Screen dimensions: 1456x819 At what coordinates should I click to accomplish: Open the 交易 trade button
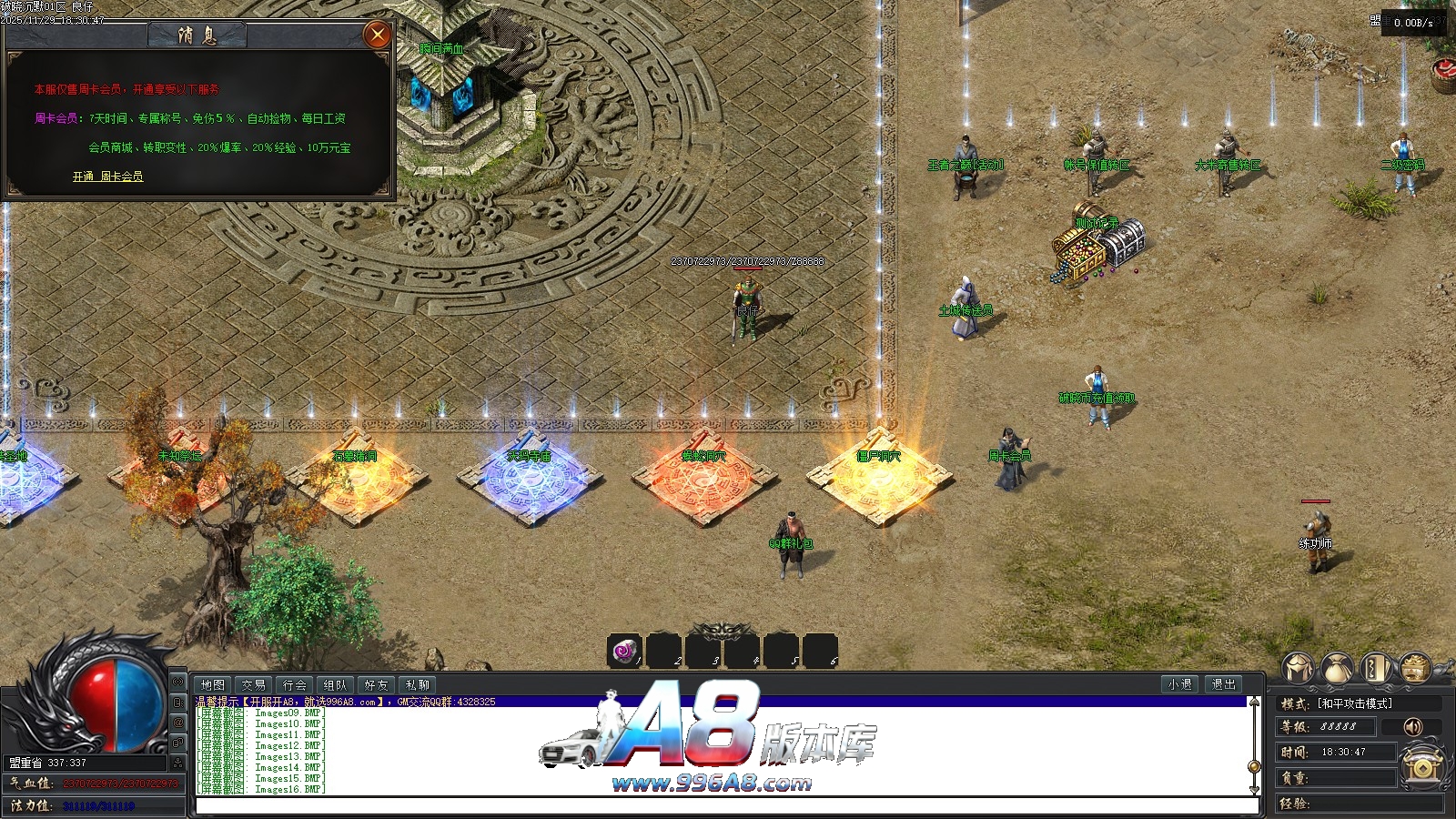[x=254, y=684]
